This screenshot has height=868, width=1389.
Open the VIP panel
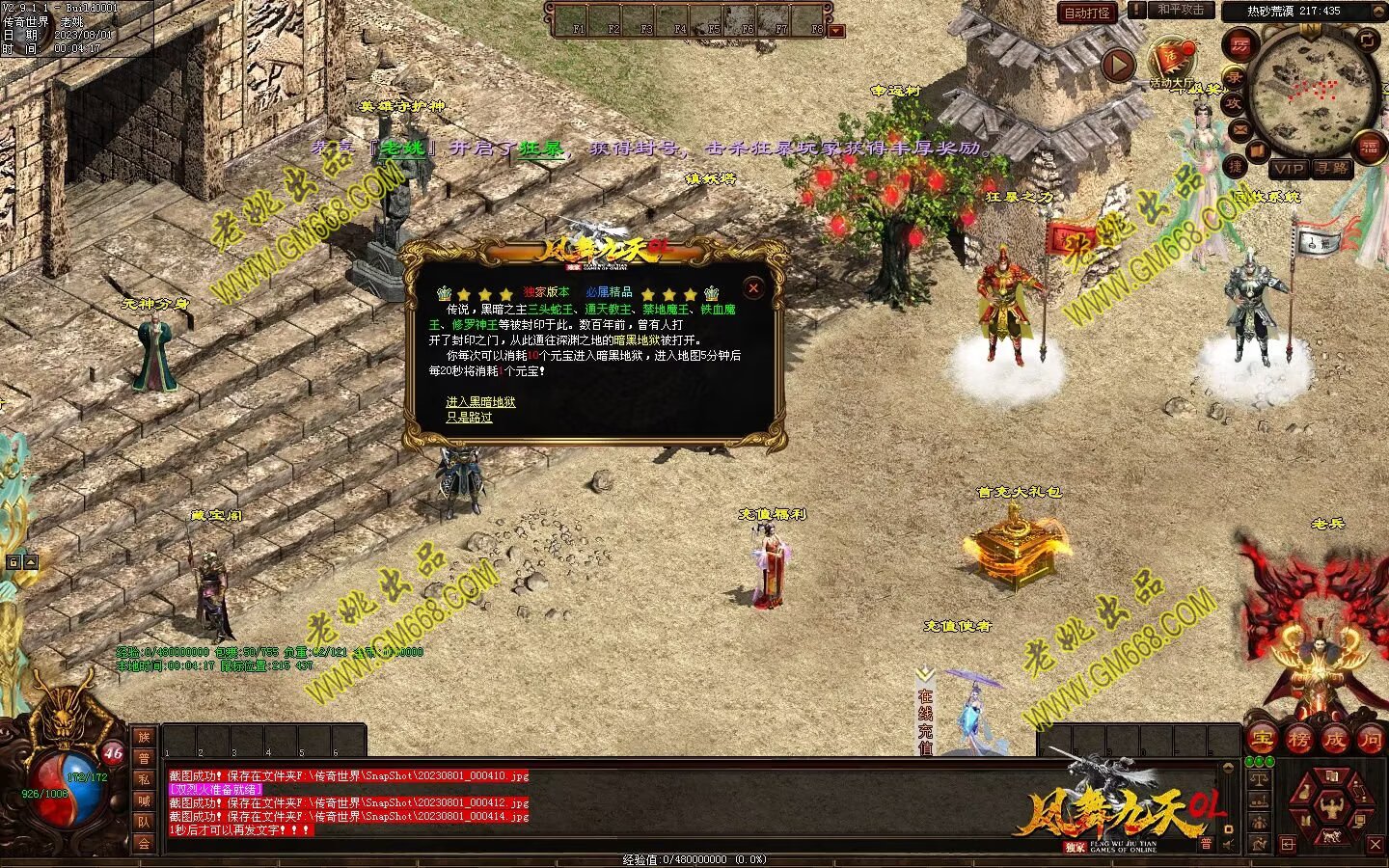[x=1288, y=168]
